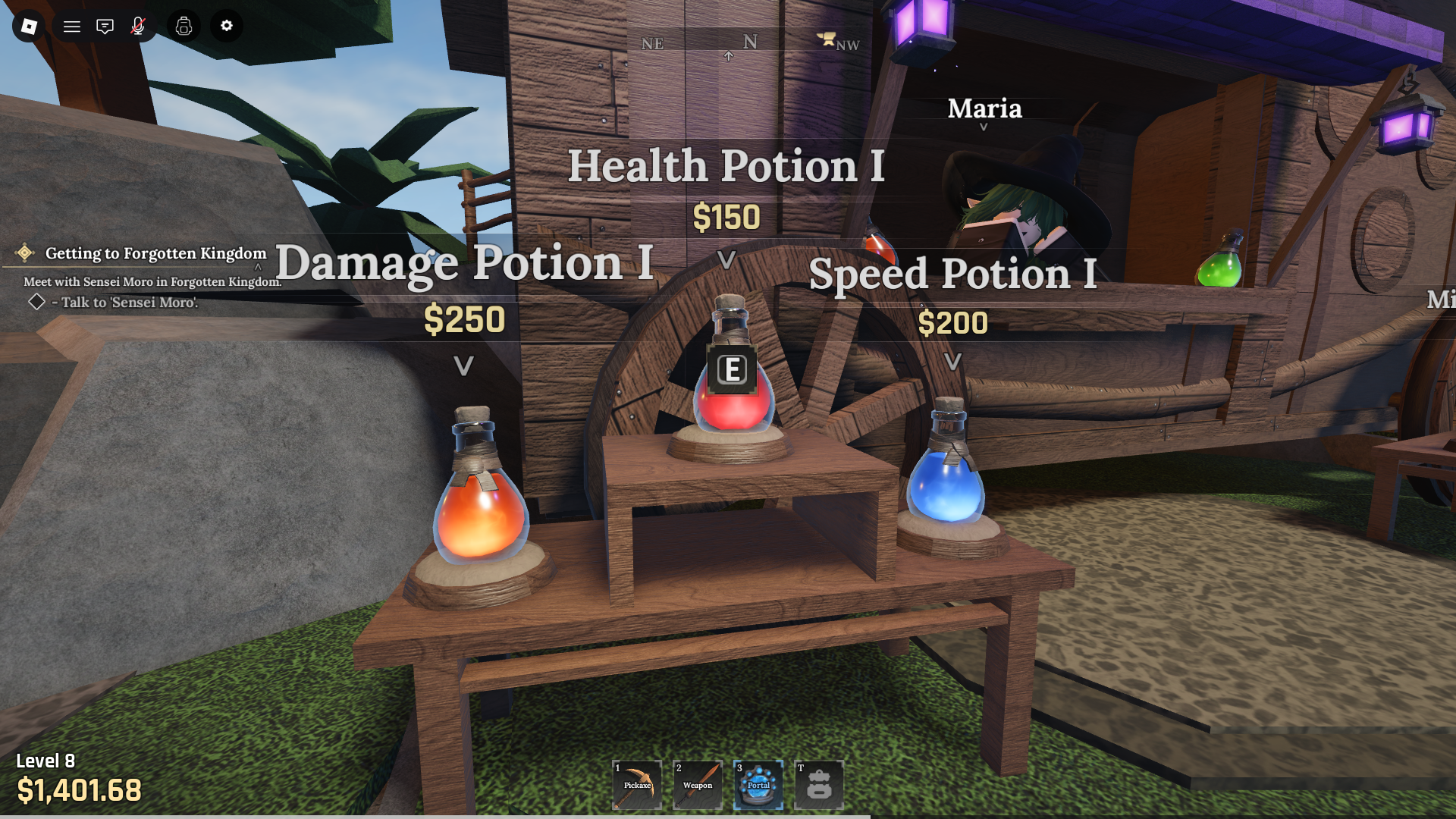Equip the Weapon from hotbar slot 2
1456x819 pixels.
point(697,784)
